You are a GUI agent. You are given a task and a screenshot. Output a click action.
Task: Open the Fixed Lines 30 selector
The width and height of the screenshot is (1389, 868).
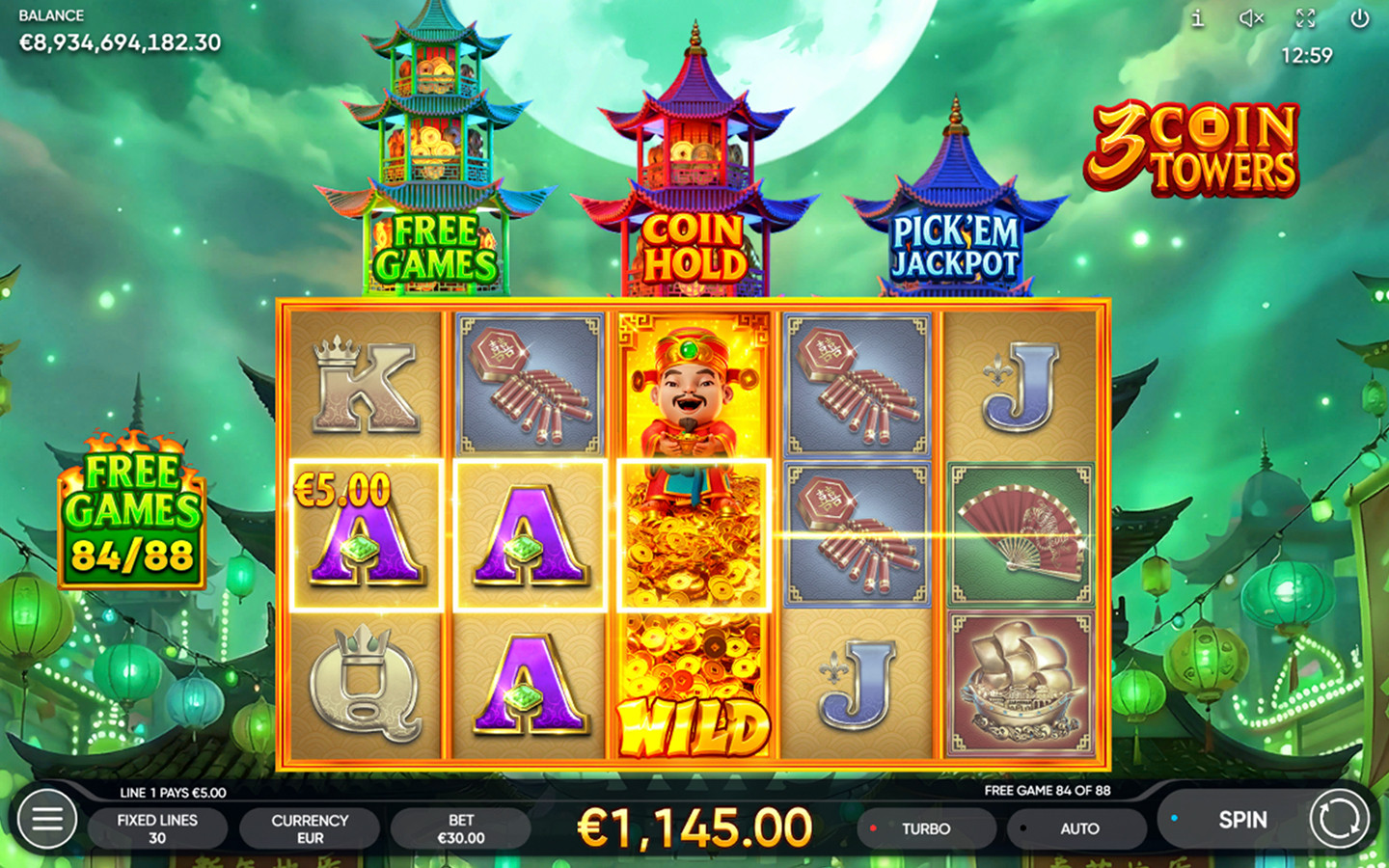157,827
